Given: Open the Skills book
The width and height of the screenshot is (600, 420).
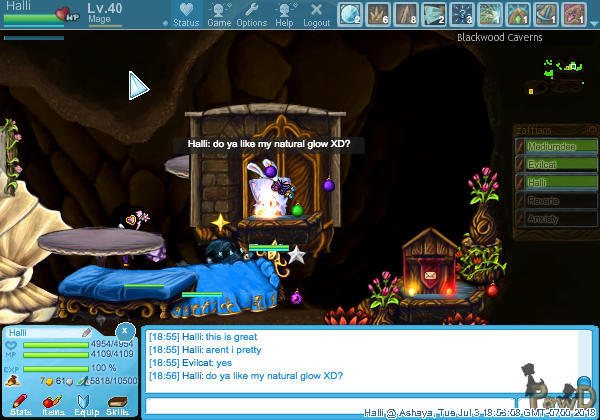Looking at the screenshot, I should (116, 403).
